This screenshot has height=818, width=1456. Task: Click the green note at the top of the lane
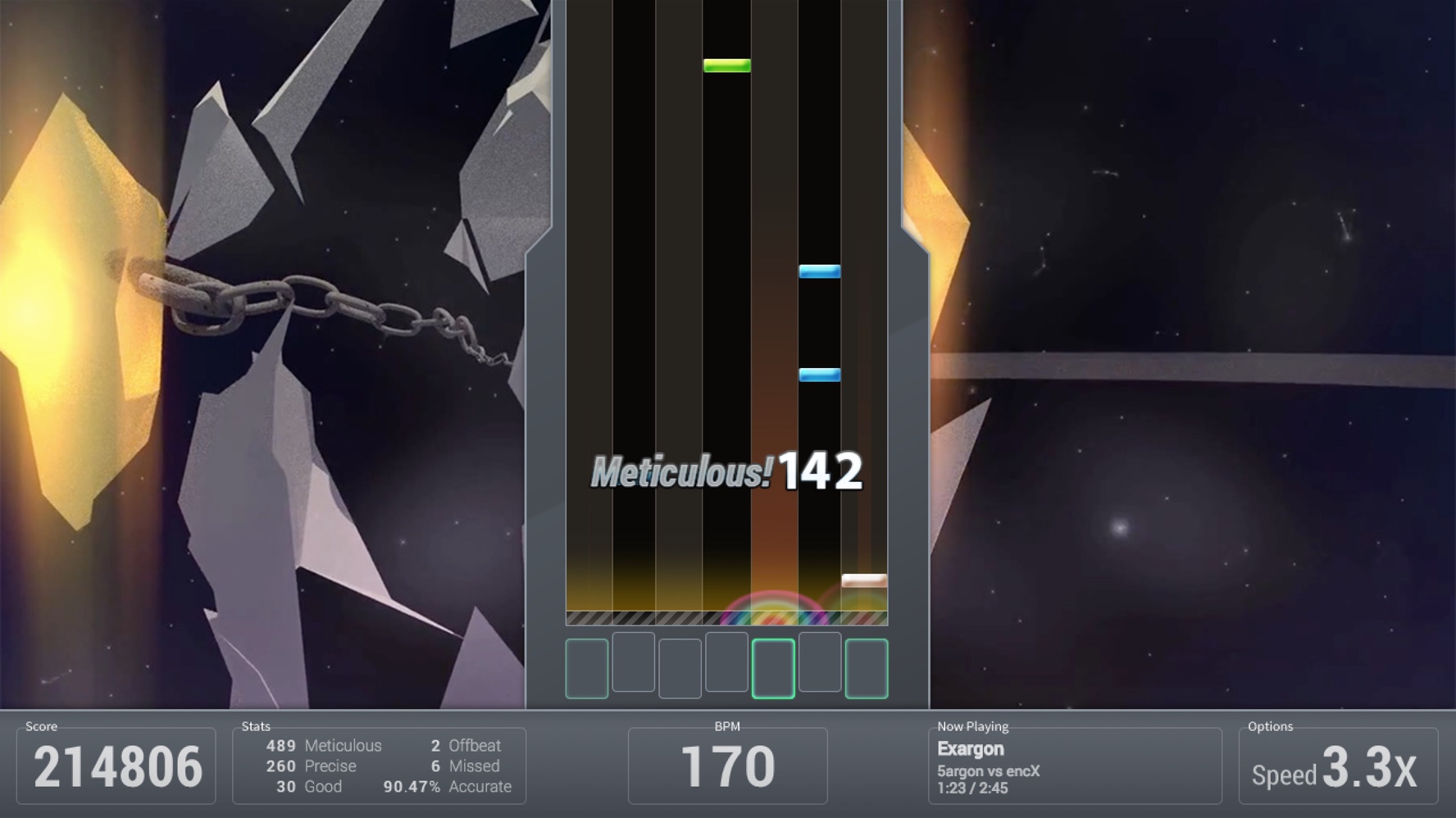(x=728, y=67)
